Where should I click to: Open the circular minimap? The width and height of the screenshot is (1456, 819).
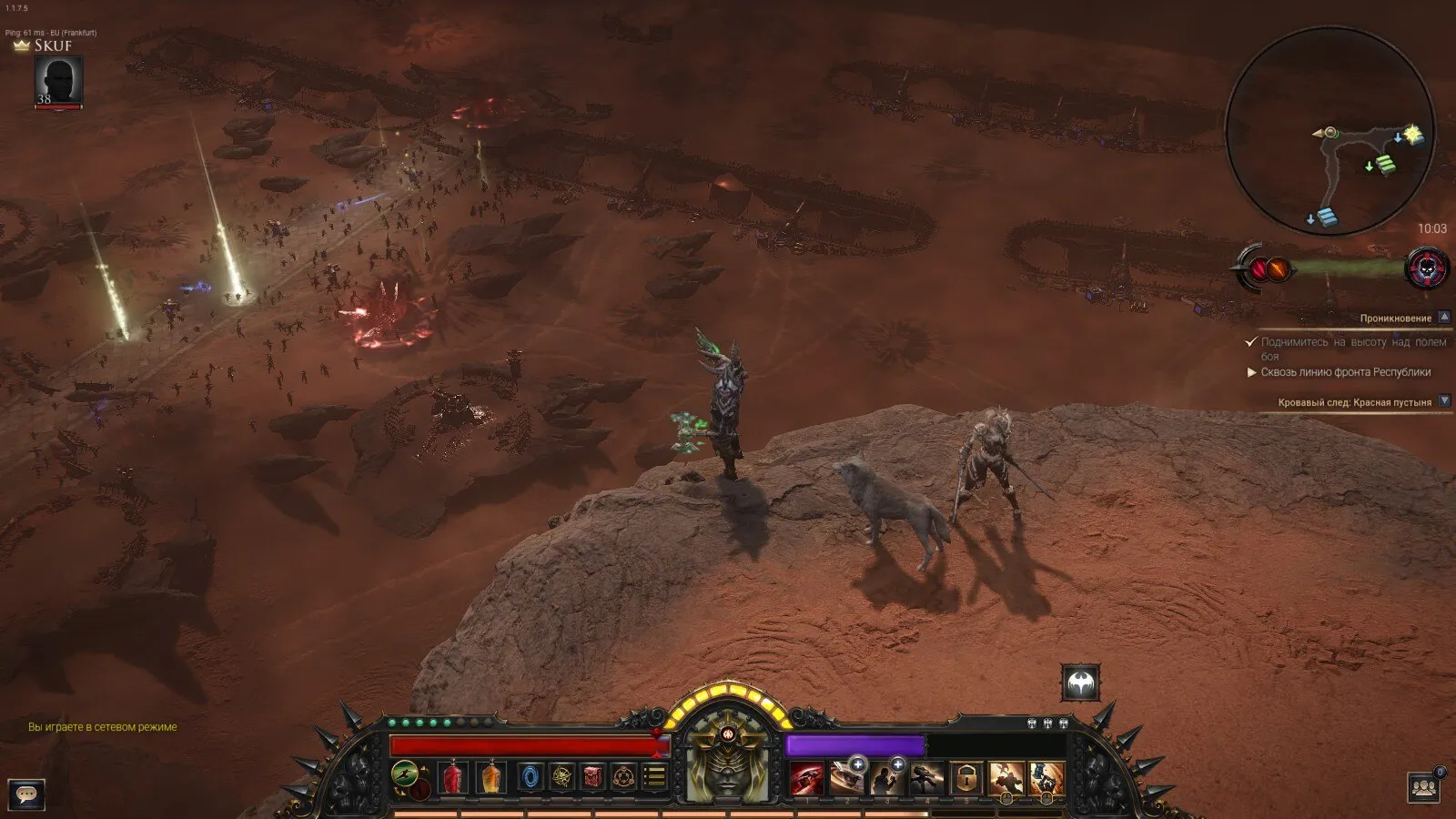(x=1330, y=132)
